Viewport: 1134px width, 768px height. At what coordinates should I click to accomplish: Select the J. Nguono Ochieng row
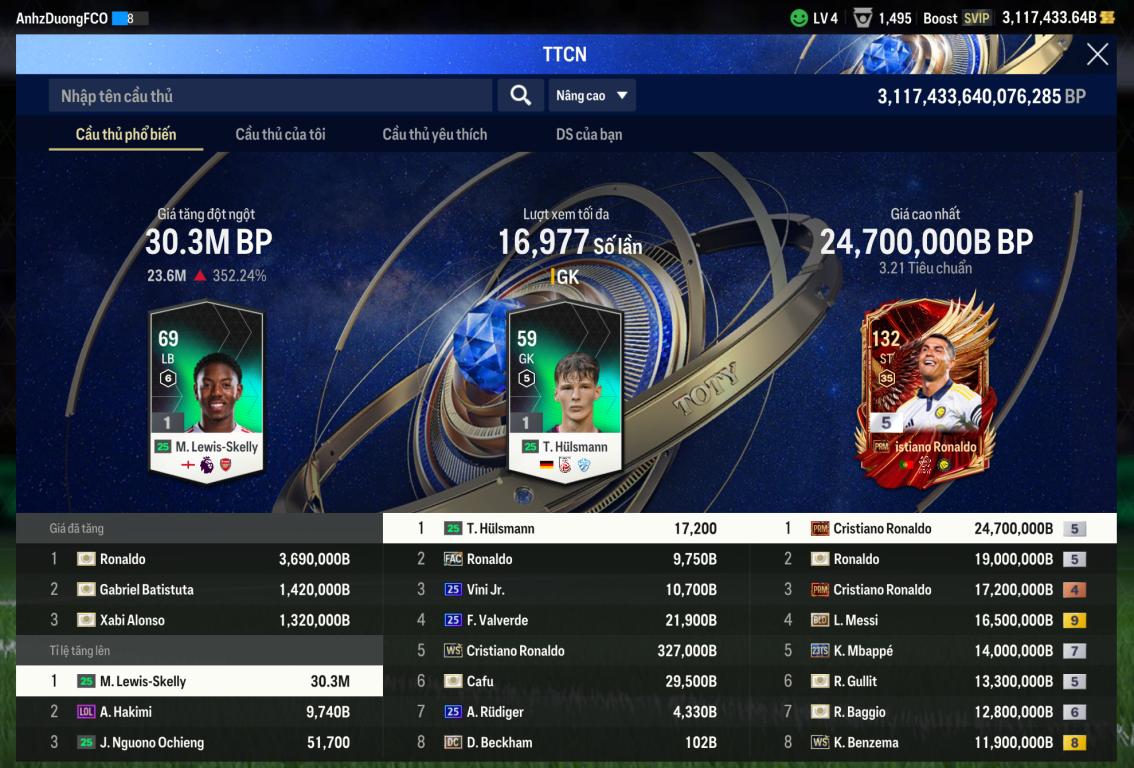[200, 742]
